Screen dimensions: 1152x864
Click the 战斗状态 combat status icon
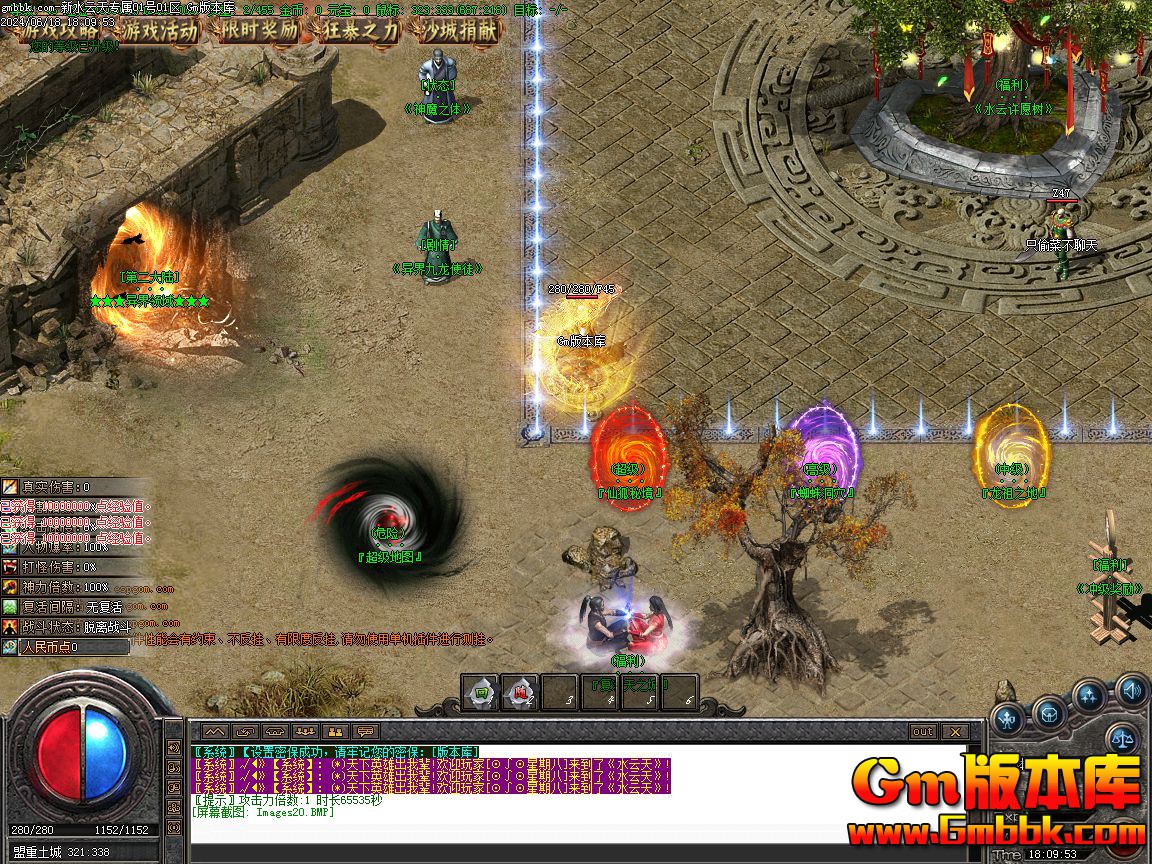(x=10, y=626)
